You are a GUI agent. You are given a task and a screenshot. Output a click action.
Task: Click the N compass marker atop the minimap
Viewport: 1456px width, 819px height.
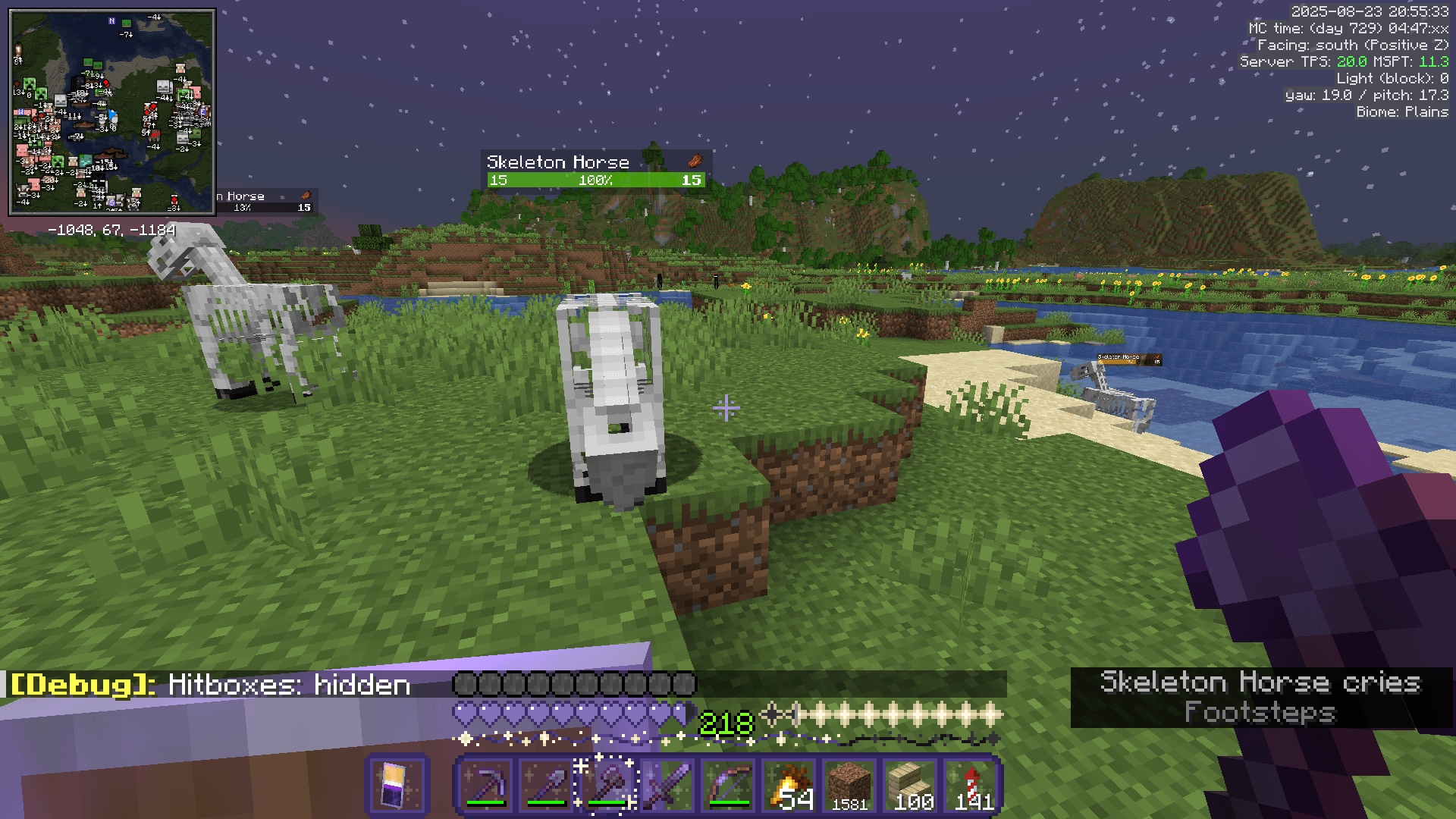[111, 21]
